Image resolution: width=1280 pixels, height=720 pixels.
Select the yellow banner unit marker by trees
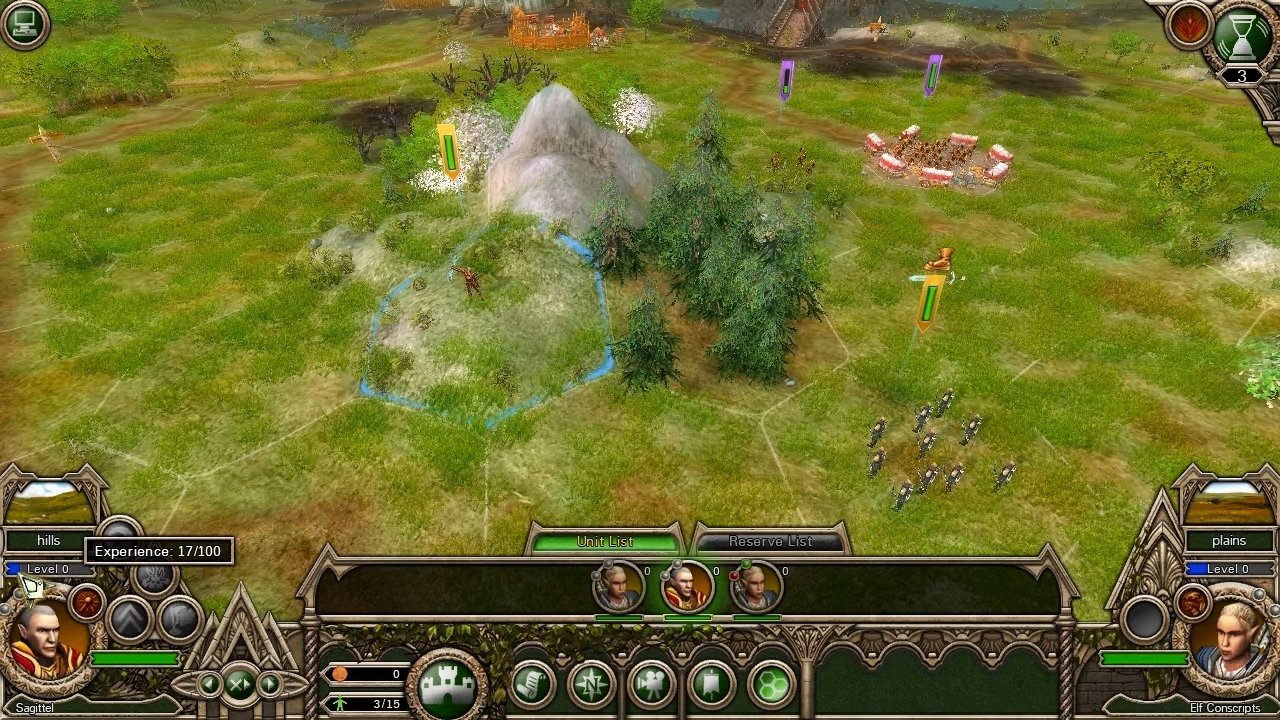point(449,151)
